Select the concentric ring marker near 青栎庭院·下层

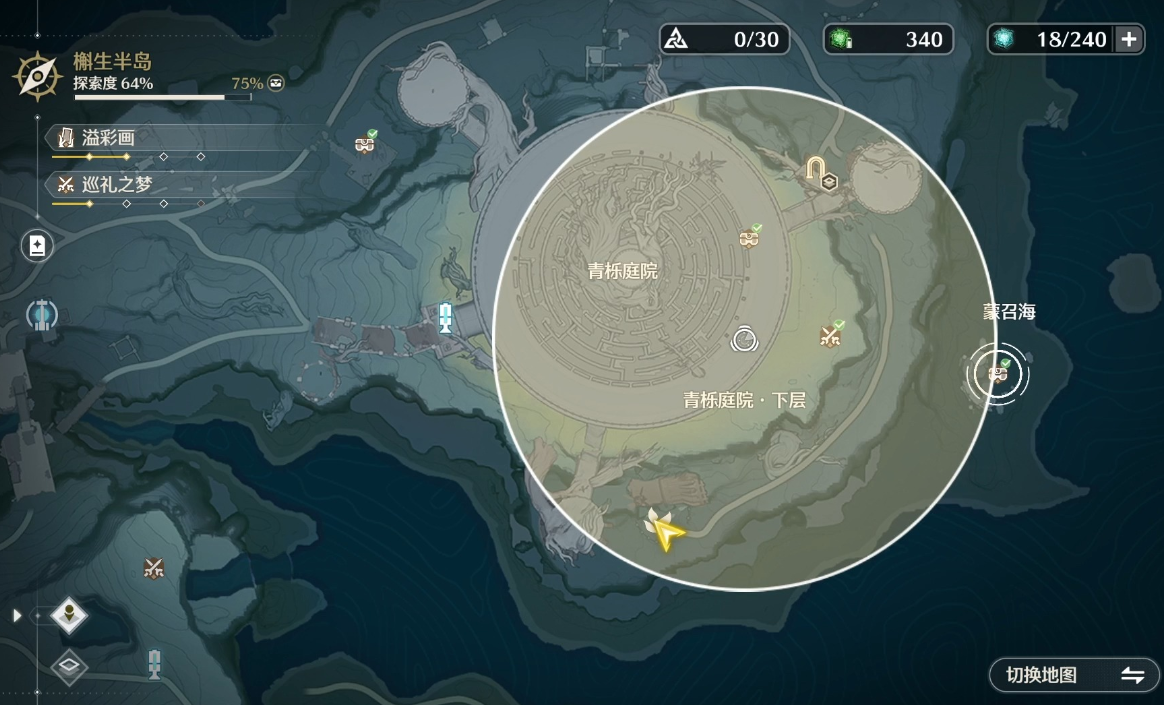(744, 341)
